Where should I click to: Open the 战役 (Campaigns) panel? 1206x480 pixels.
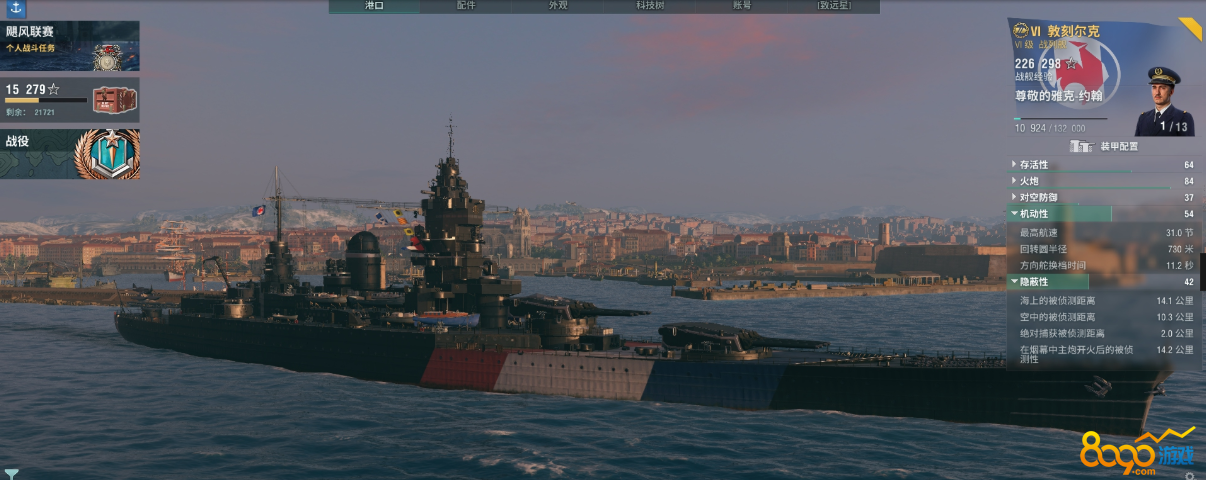click(70, 153)
